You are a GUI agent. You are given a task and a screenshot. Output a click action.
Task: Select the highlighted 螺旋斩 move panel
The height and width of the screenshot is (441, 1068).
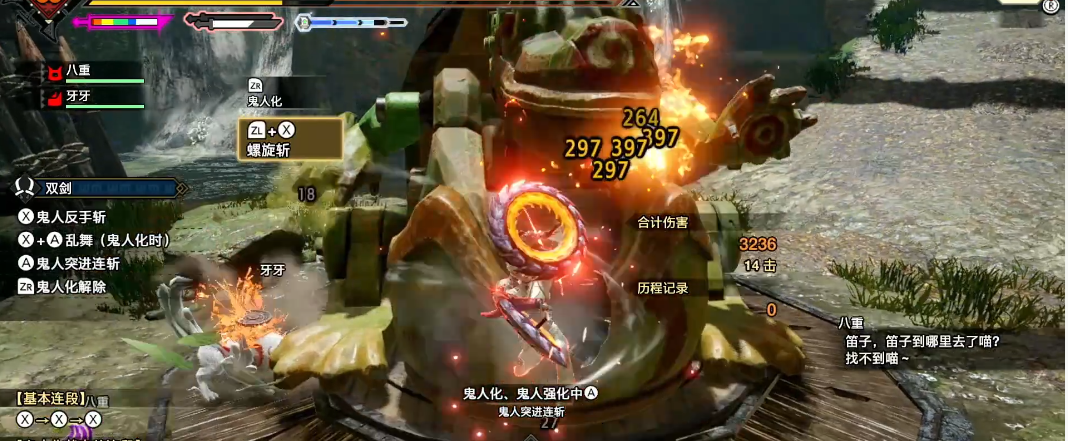tap(289, 140)
